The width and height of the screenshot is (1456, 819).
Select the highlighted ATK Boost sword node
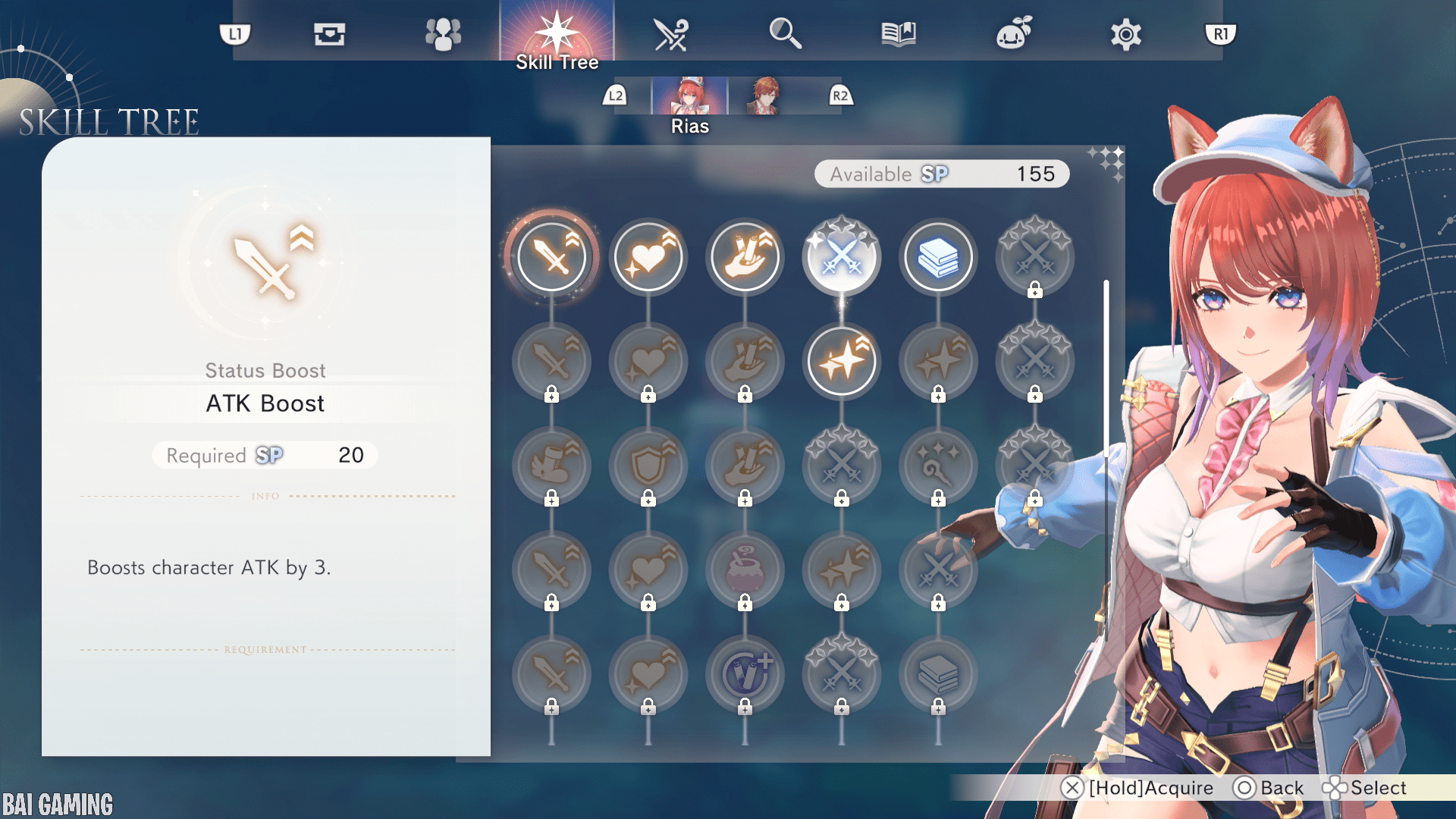pos(551,257)
